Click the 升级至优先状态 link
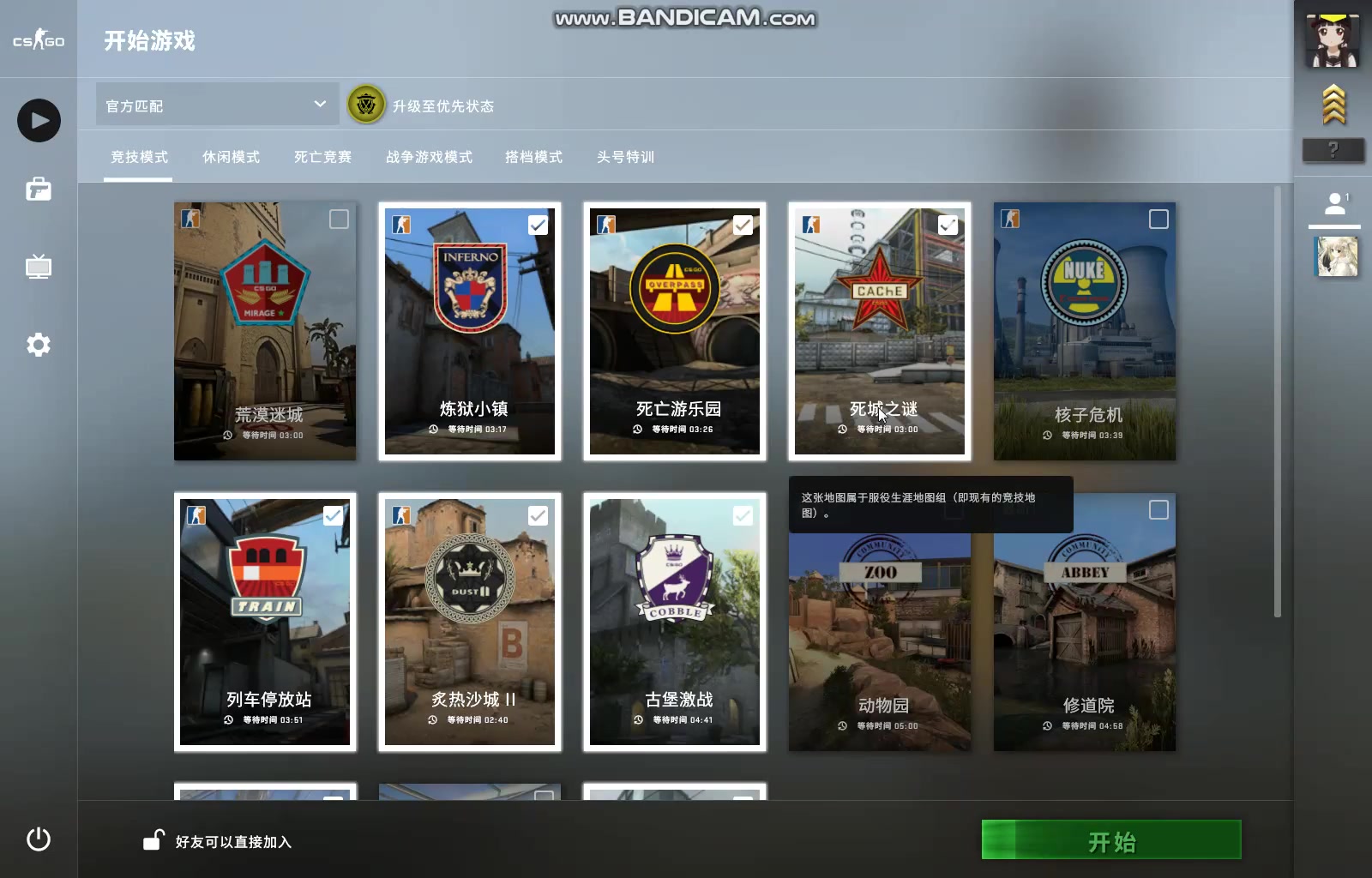Image resolution: width=1372 pixels, height=878 pixels. pos(447,107)
